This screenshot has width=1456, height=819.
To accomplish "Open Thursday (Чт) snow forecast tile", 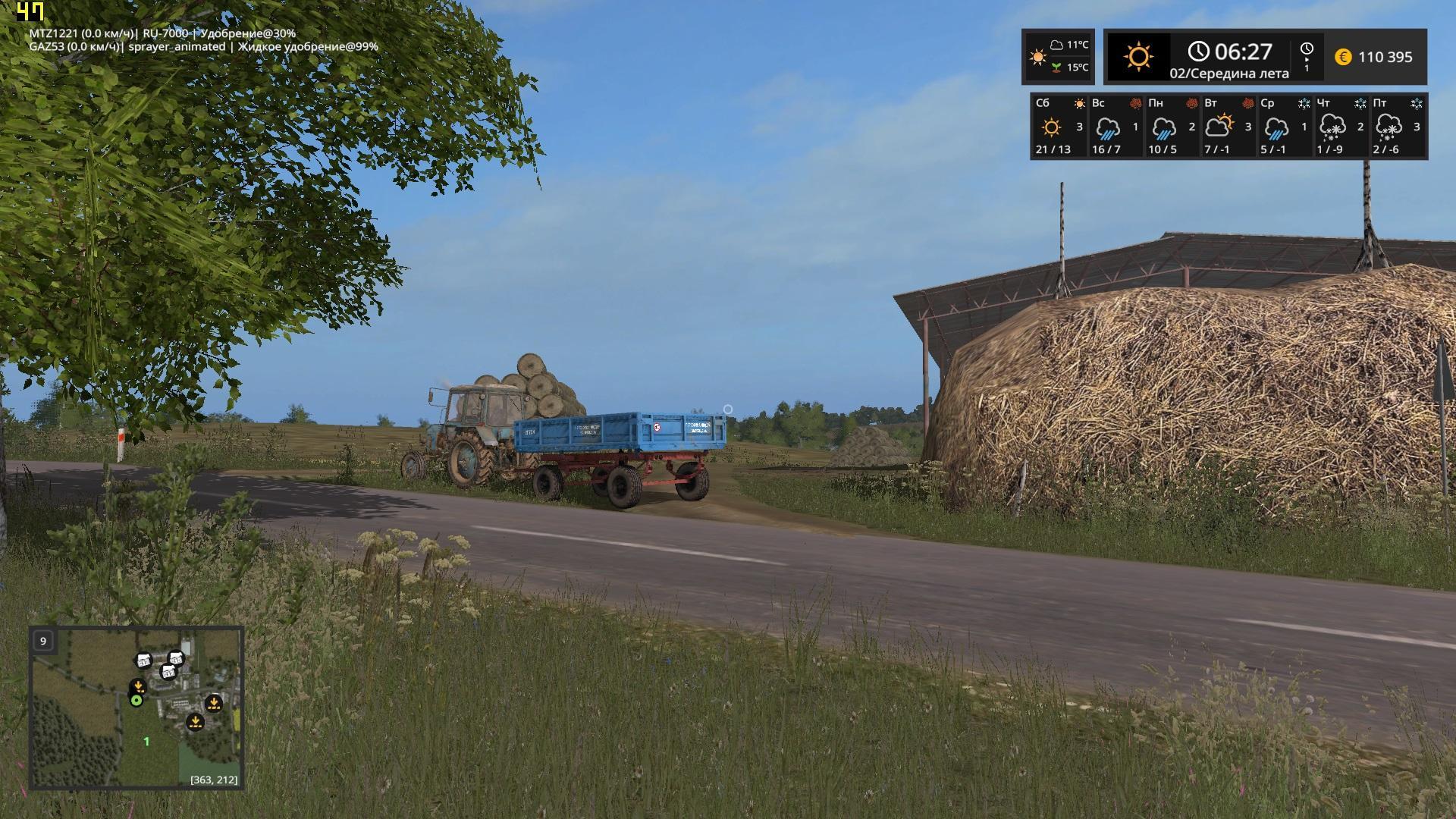I will tap(1339, 126).
